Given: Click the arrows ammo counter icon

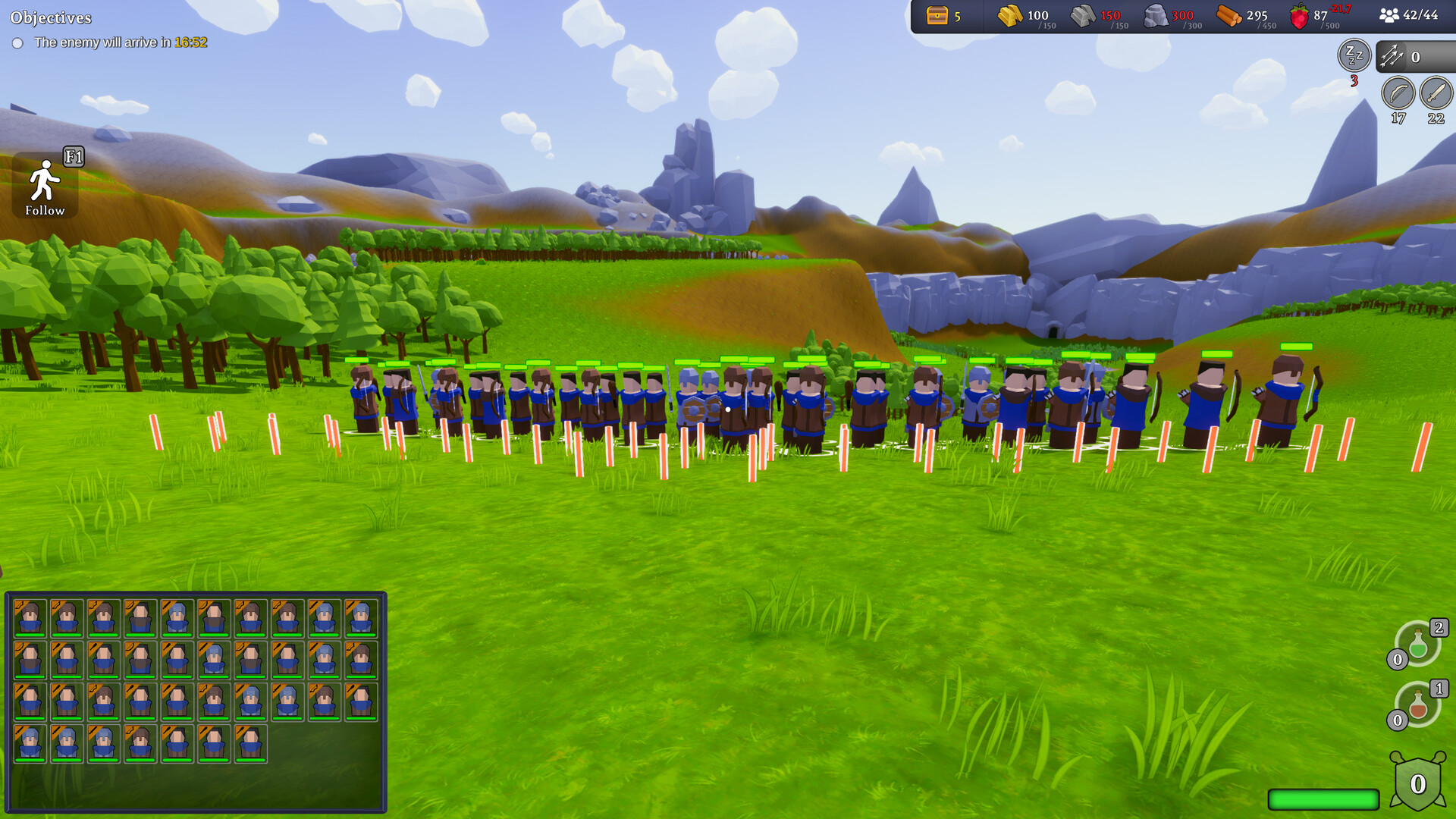Looking at the screenshot, I should [x=1392, y=55].
